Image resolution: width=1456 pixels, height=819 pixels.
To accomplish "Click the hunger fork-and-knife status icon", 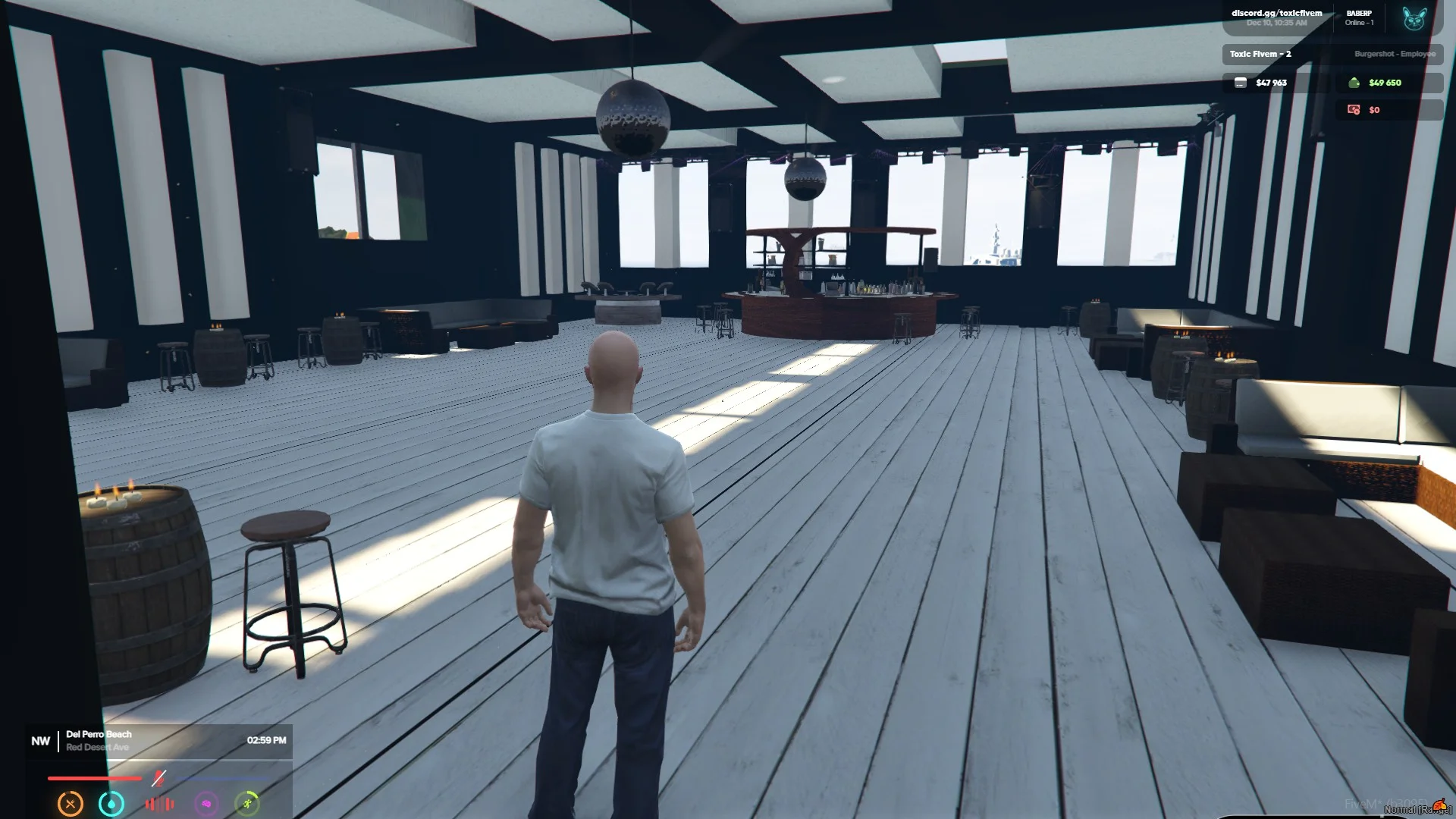I will point(71,804).
